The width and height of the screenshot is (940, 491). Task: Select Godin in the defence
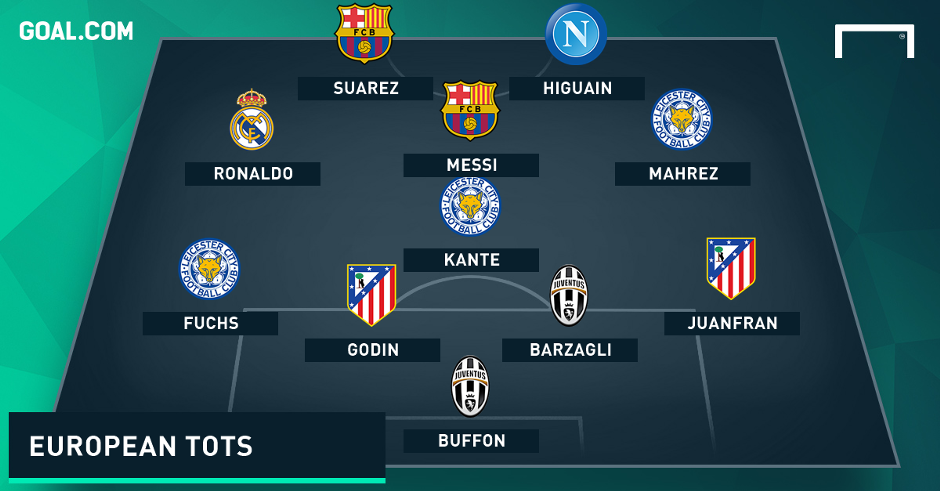[x=372, y=349]
